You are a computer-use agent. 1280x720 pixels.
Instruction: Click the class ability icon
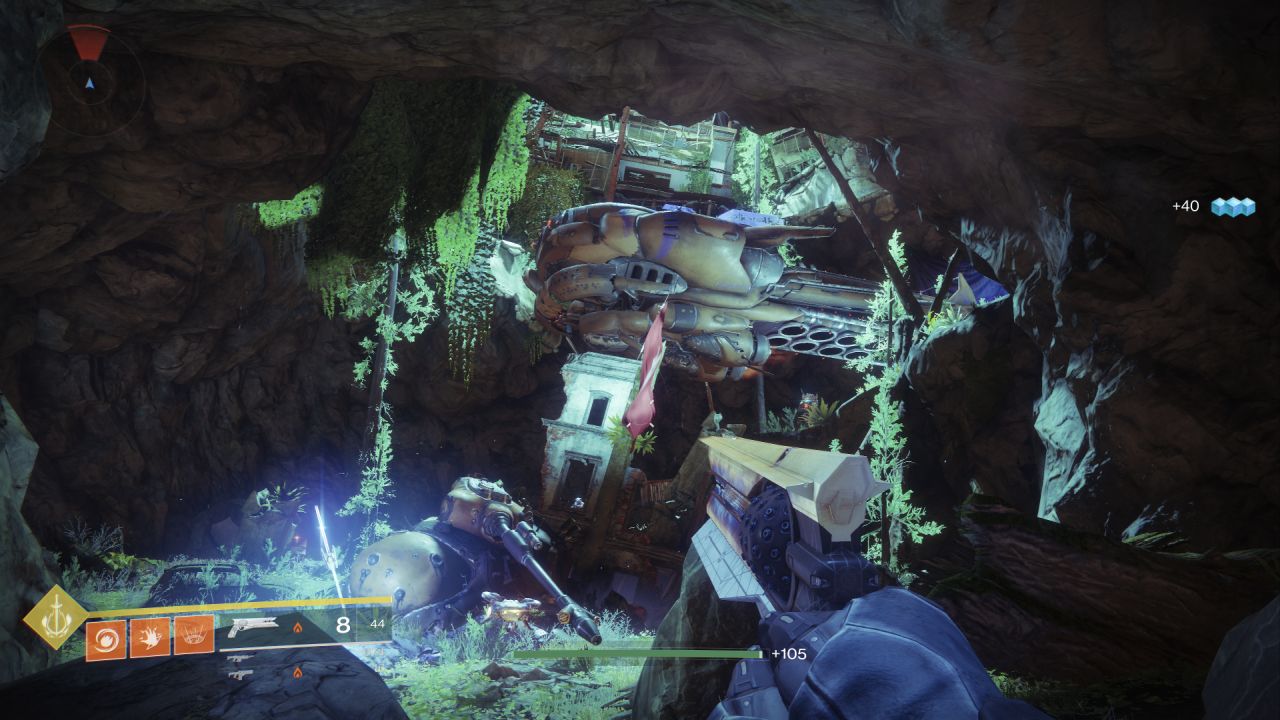(x=194, y=635)
